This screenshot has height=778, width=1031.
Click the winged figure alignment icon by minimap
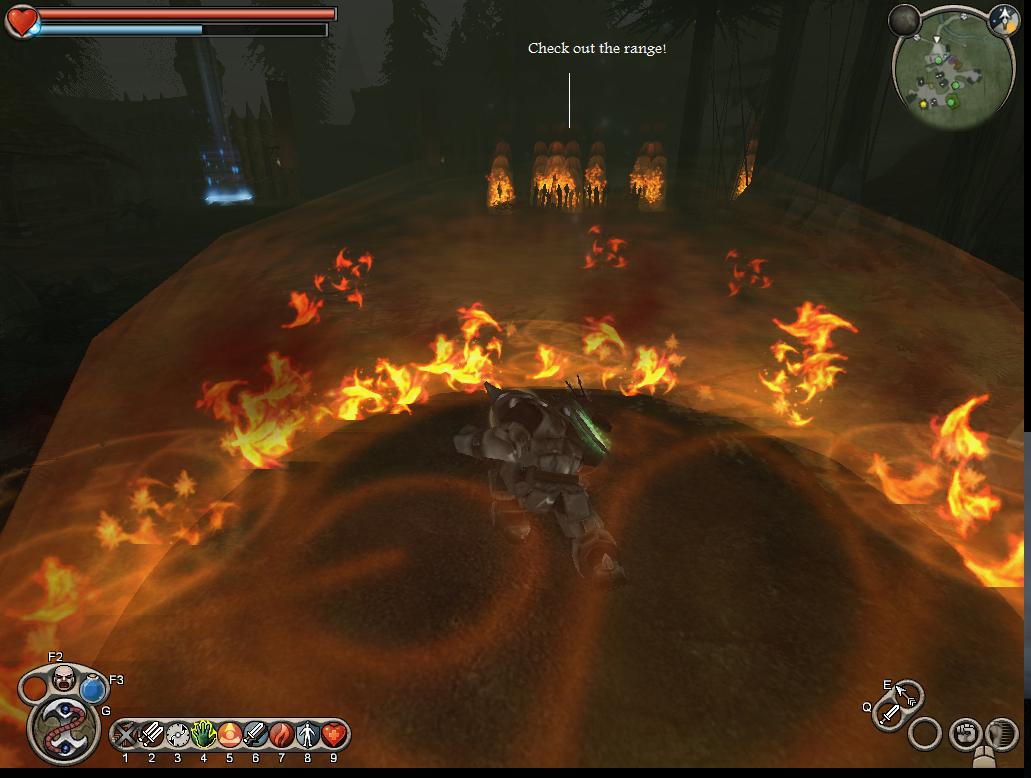pos(1003,19)
